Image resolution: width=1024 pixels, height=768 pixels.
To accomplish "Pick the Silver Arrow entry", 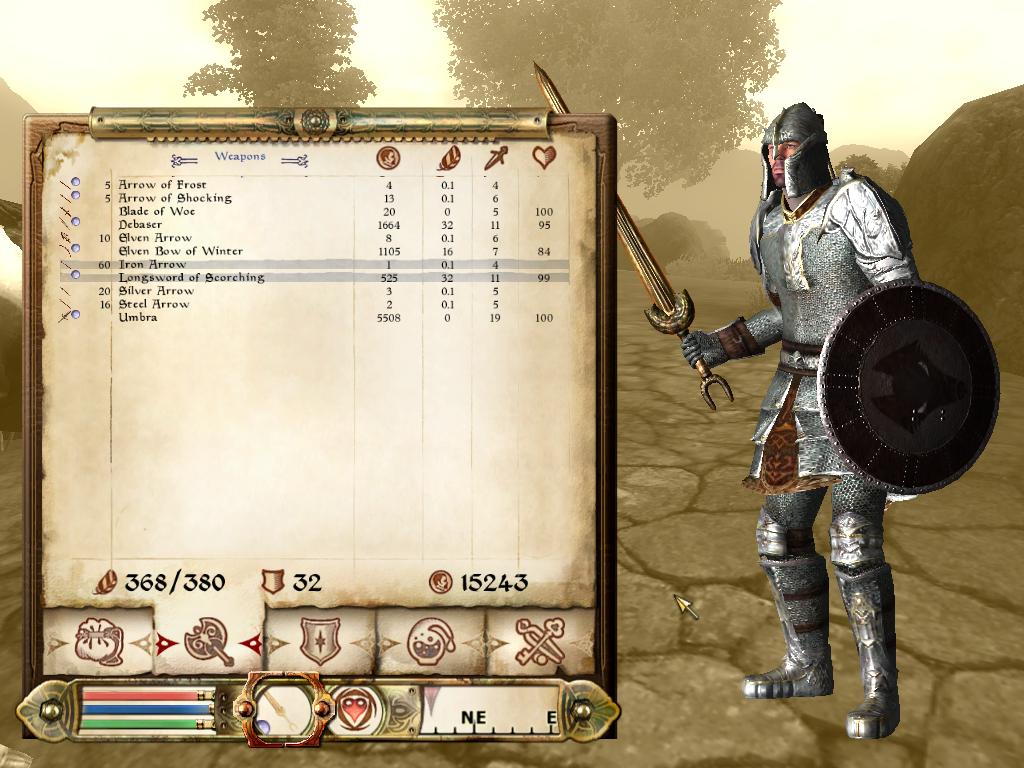I will tap(156, 291).
